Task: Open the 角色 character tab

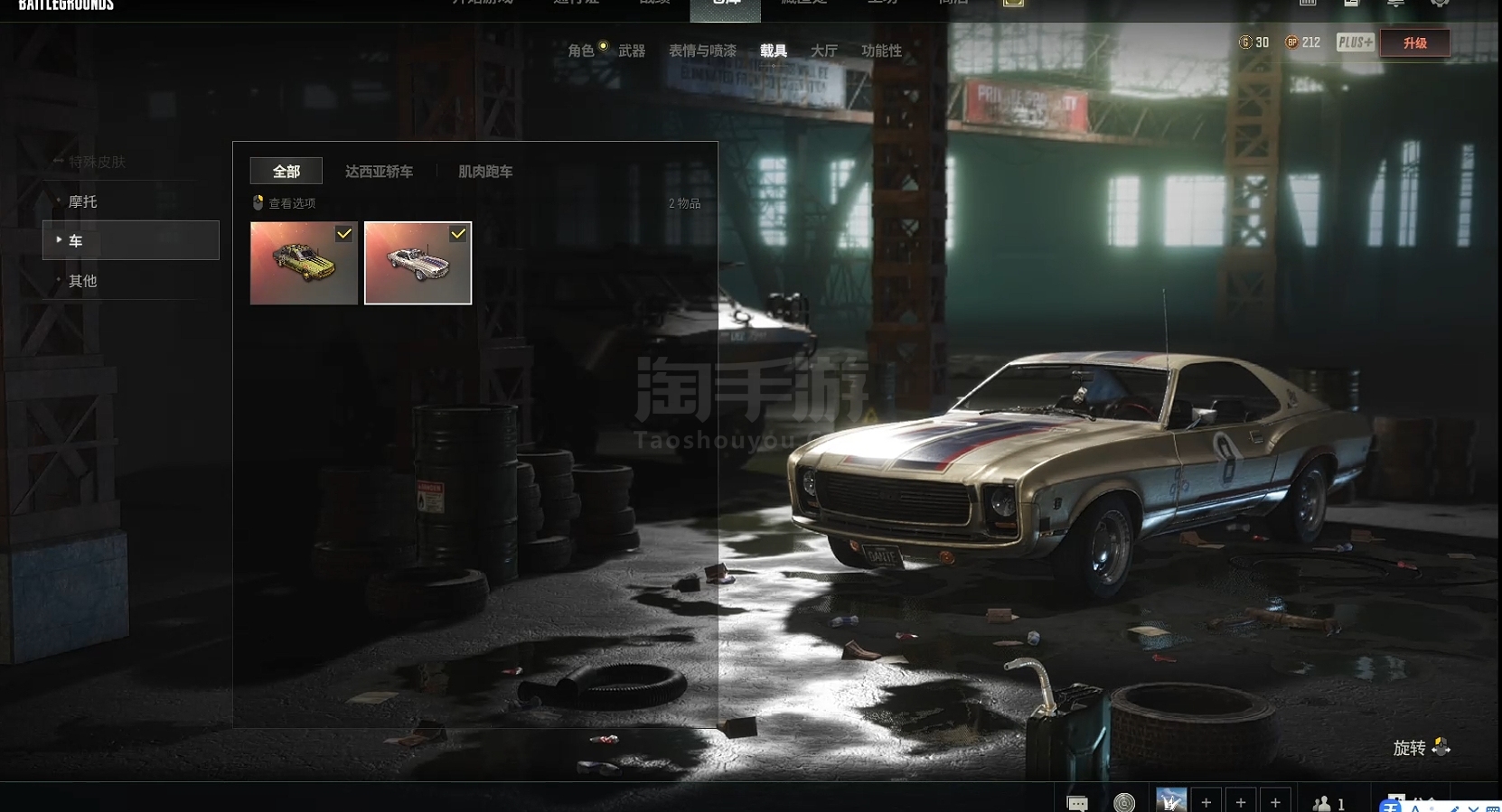Action: coord(581,51)
